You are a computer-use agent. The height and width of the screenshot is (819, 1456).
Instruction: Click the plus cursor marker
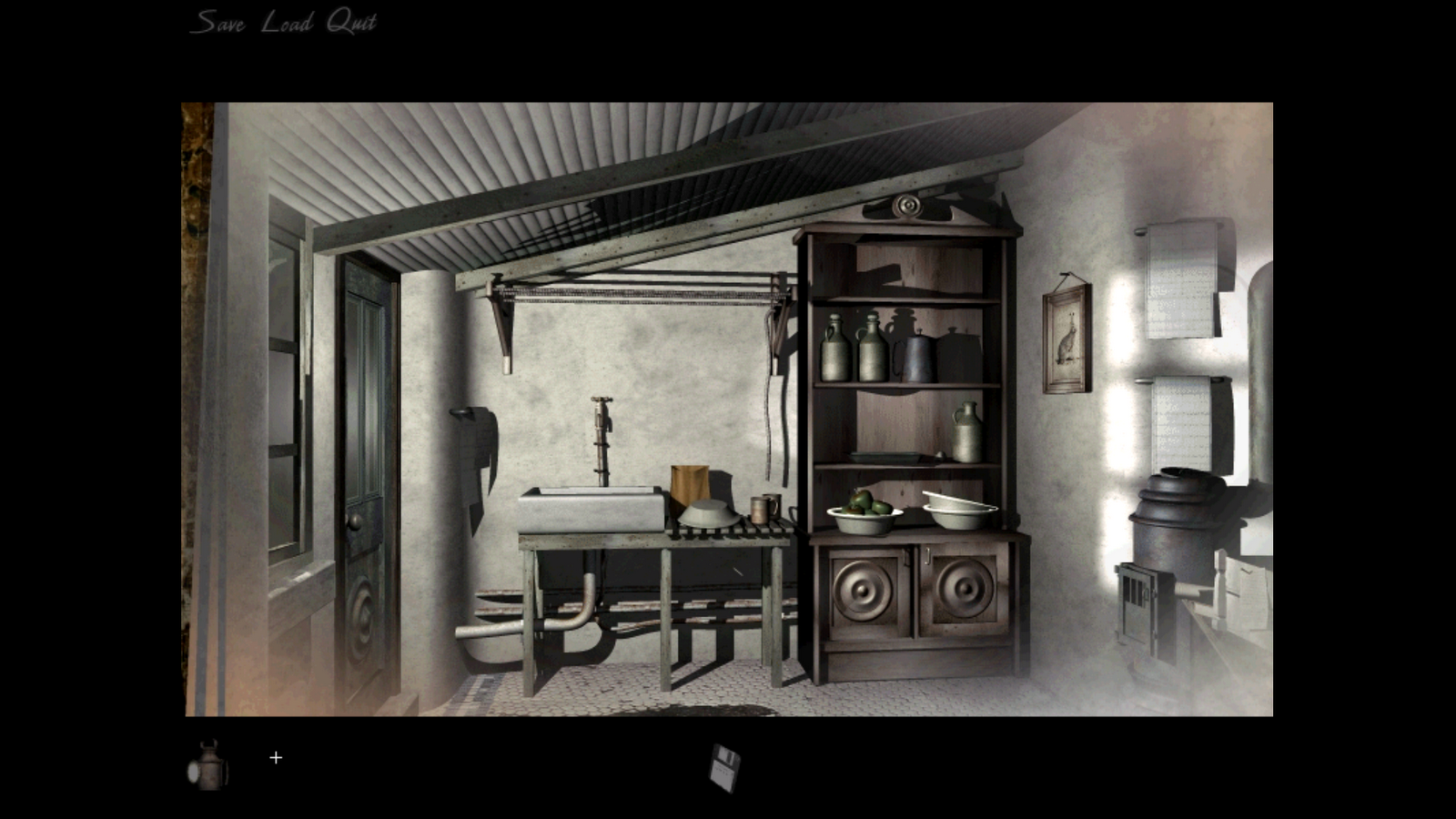(276, 756)
